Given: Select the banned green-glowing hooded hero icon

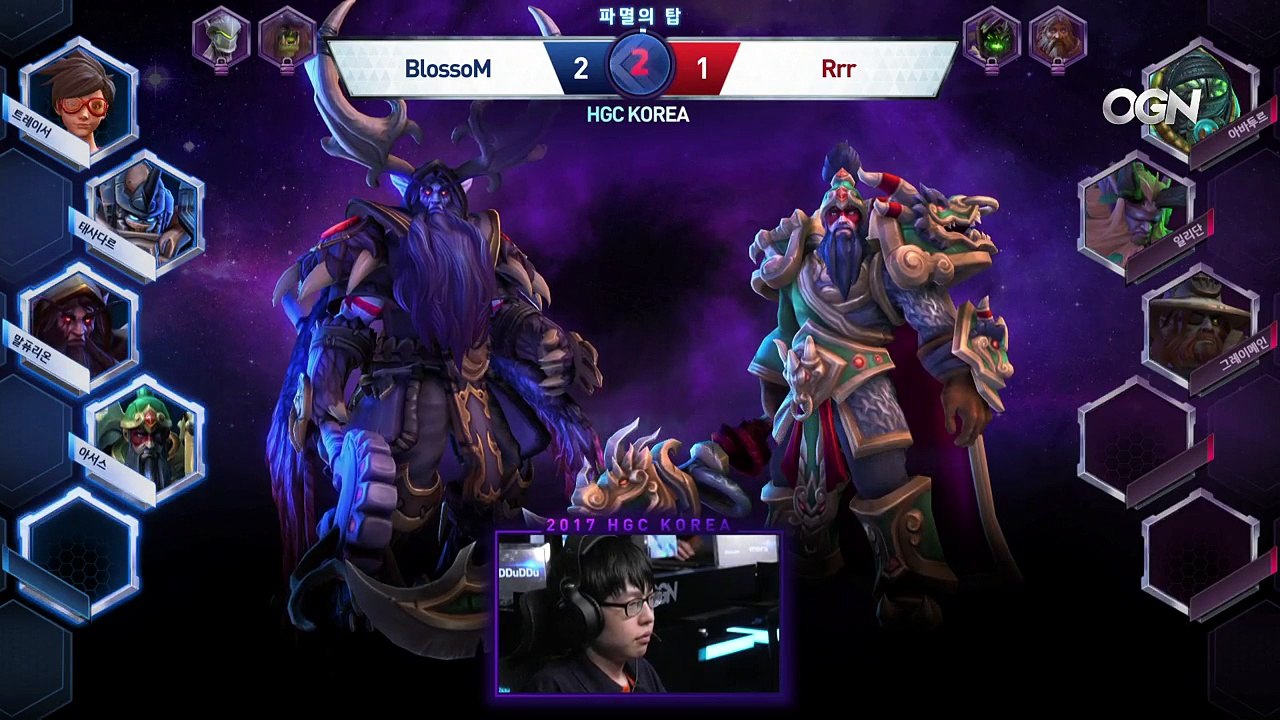Looking at the screenshot, I should coord(991,36).
